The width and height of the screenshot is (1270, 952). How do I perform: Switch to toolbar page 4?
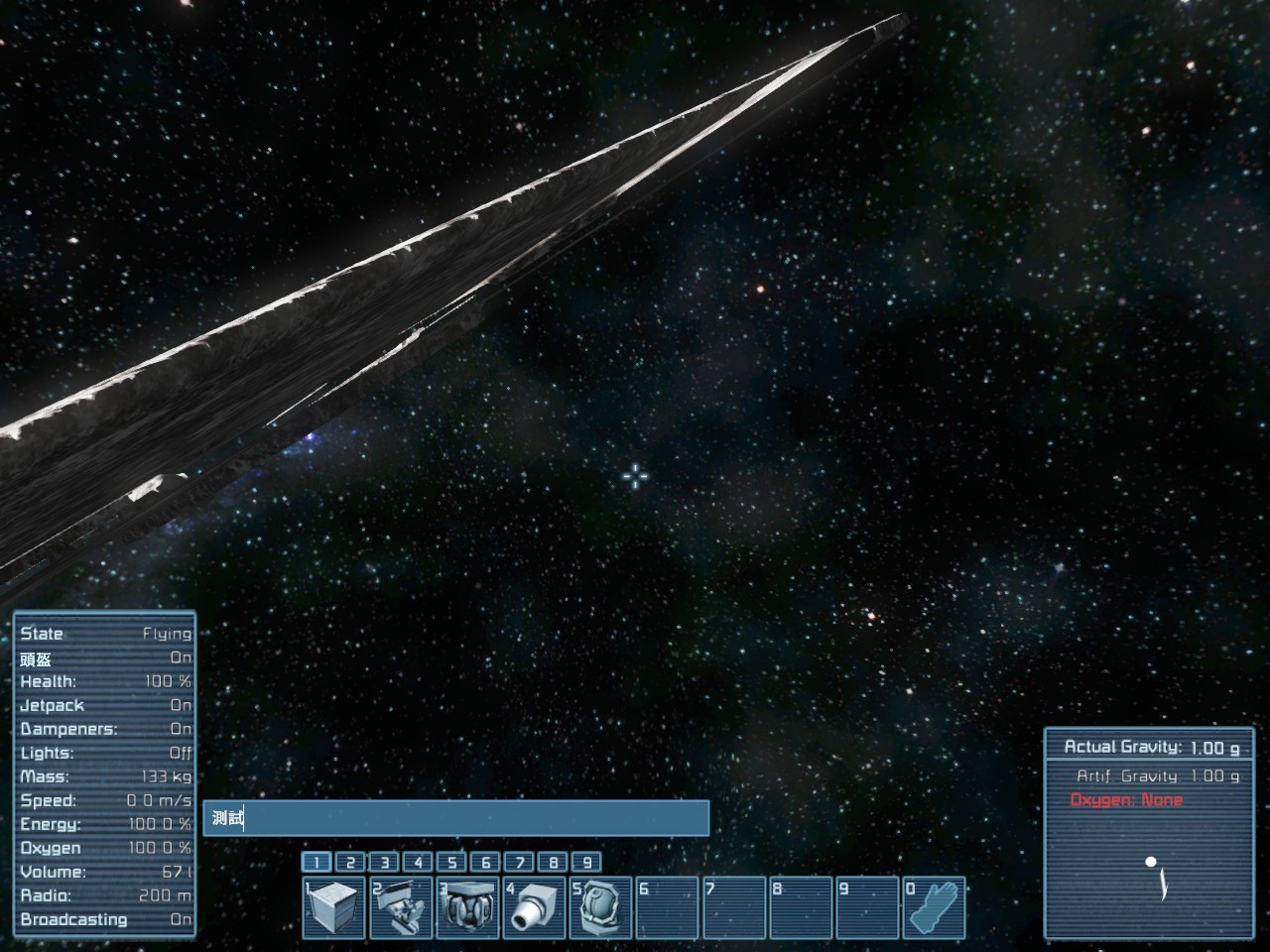point(418,863)
